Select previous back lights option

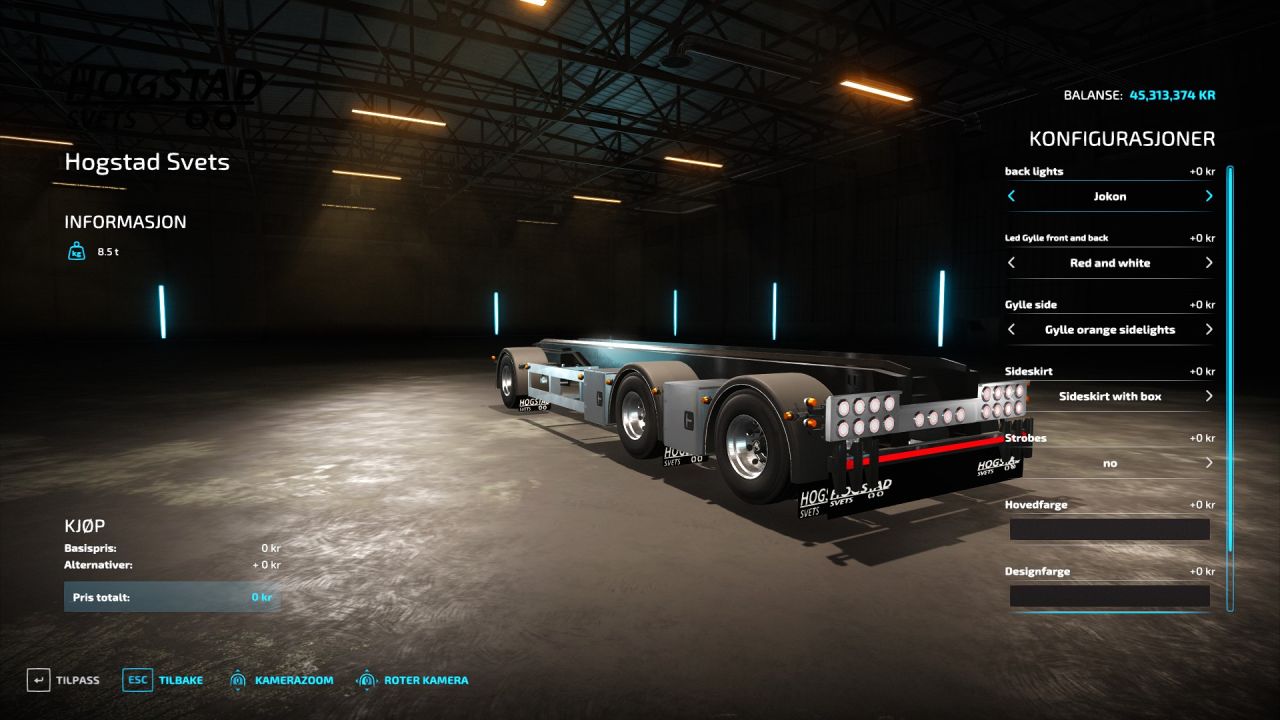coord(1011,196)
